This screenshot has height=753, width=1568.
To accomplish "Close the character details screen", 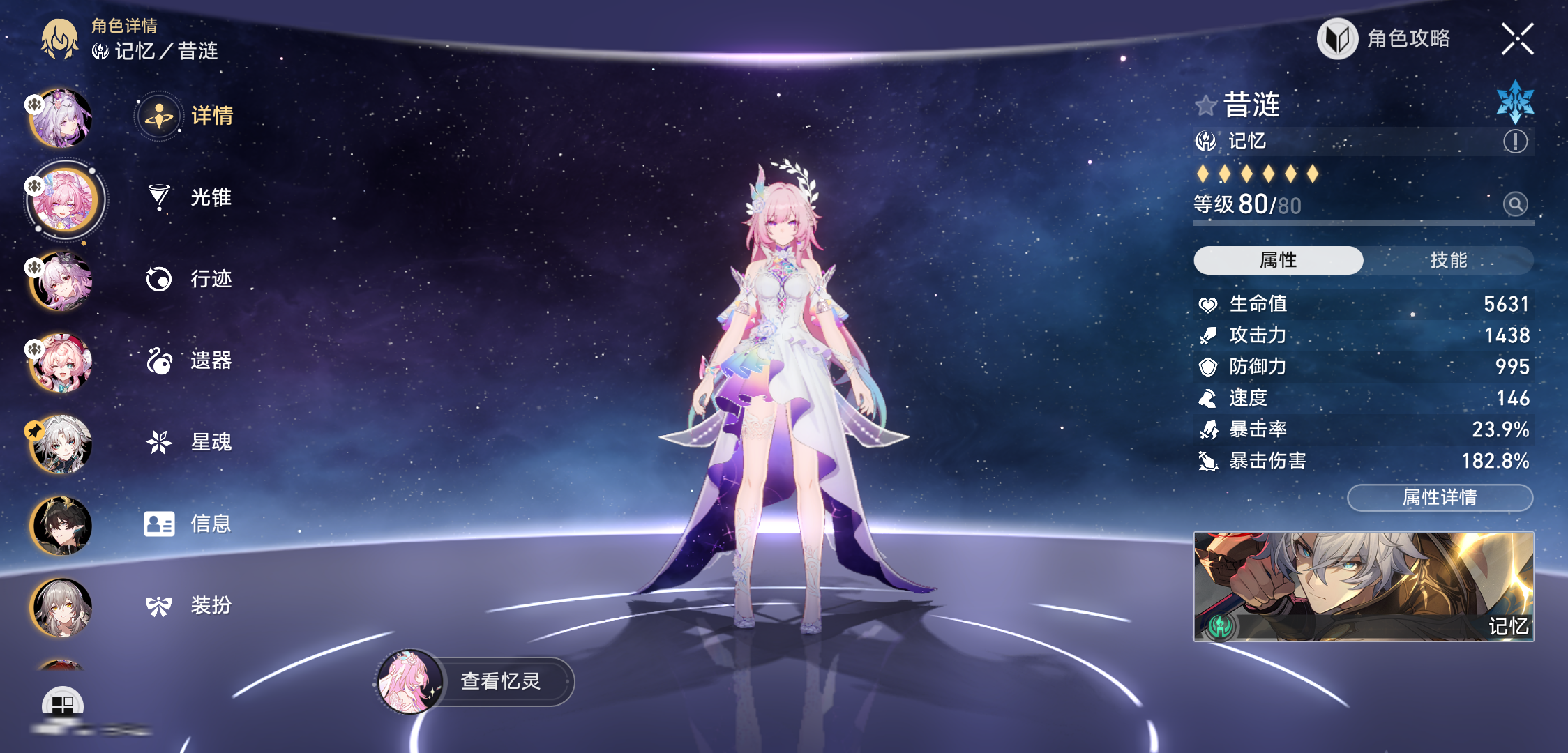I will [x=1517, y=39].
